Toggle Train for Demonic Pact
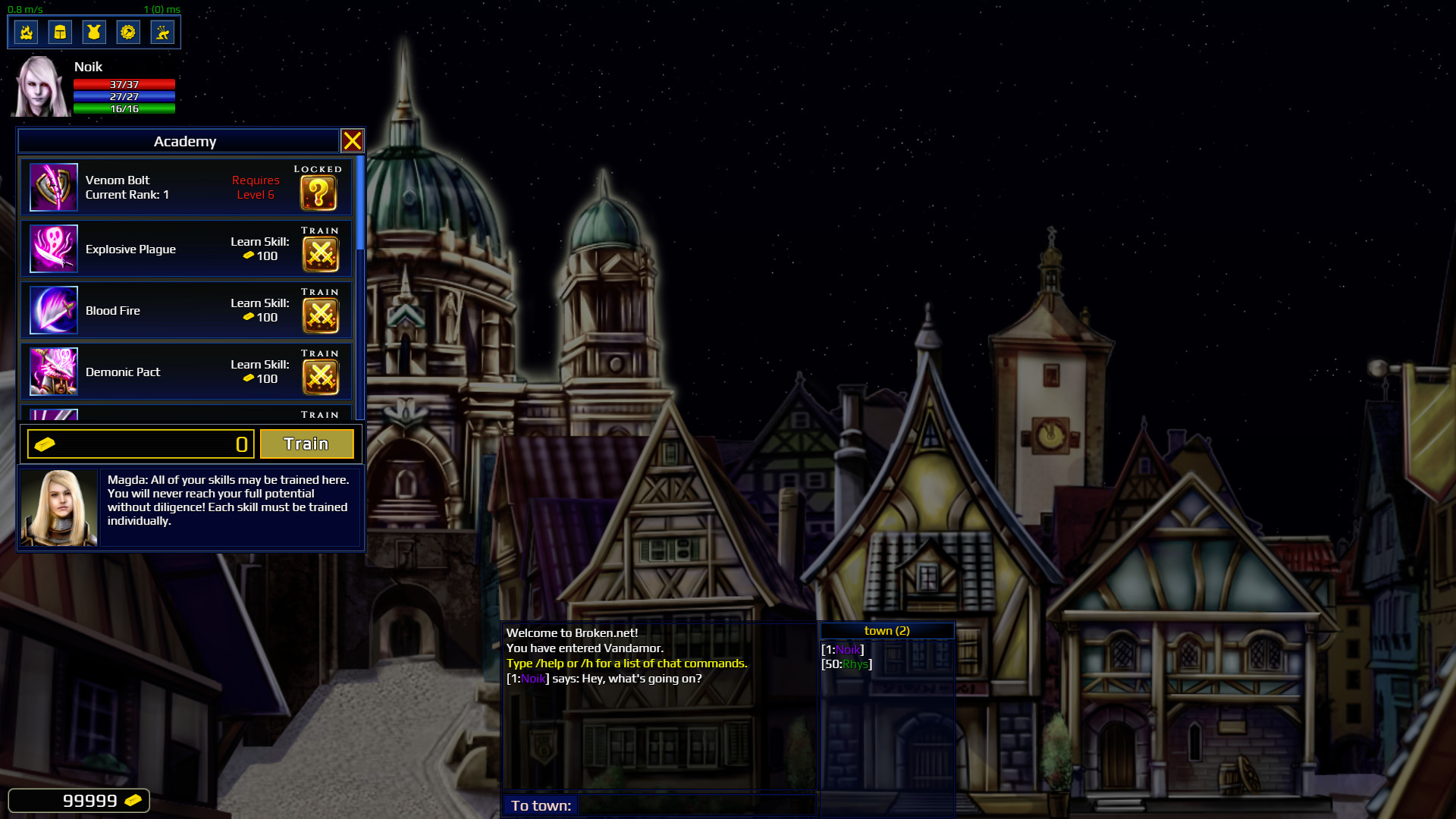 pos(320,372)
